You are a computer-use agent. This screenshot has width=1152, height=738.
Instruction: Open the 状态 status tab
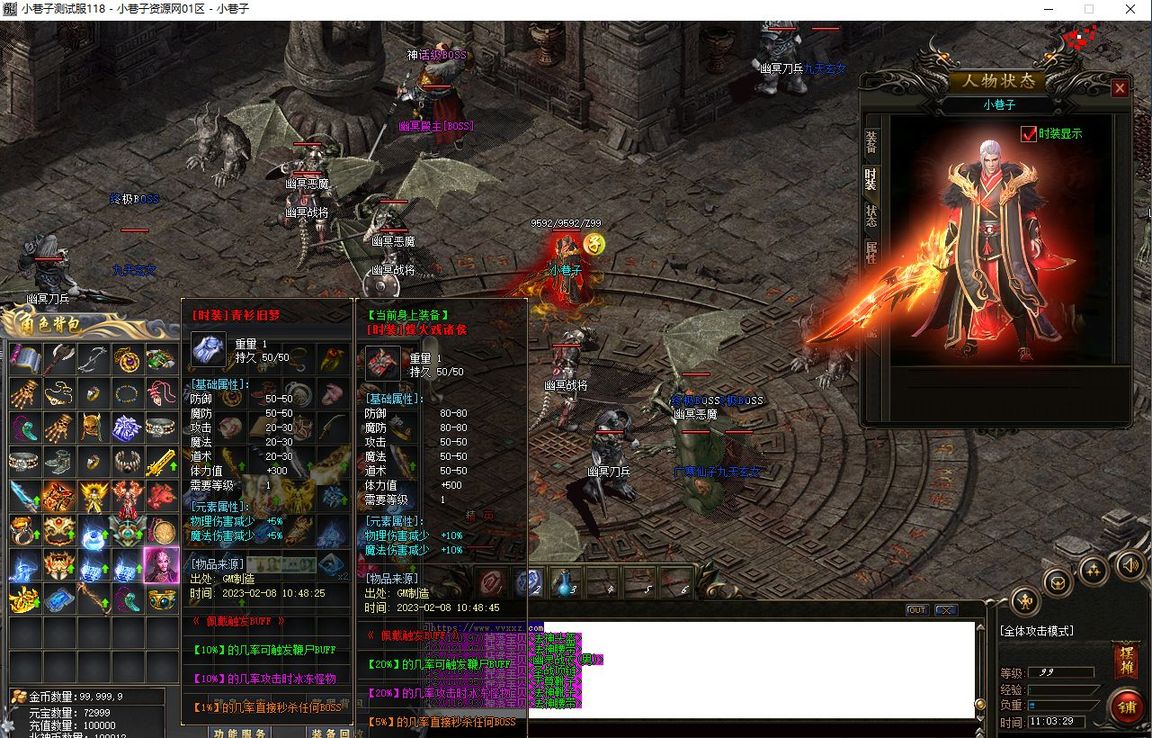871,215
